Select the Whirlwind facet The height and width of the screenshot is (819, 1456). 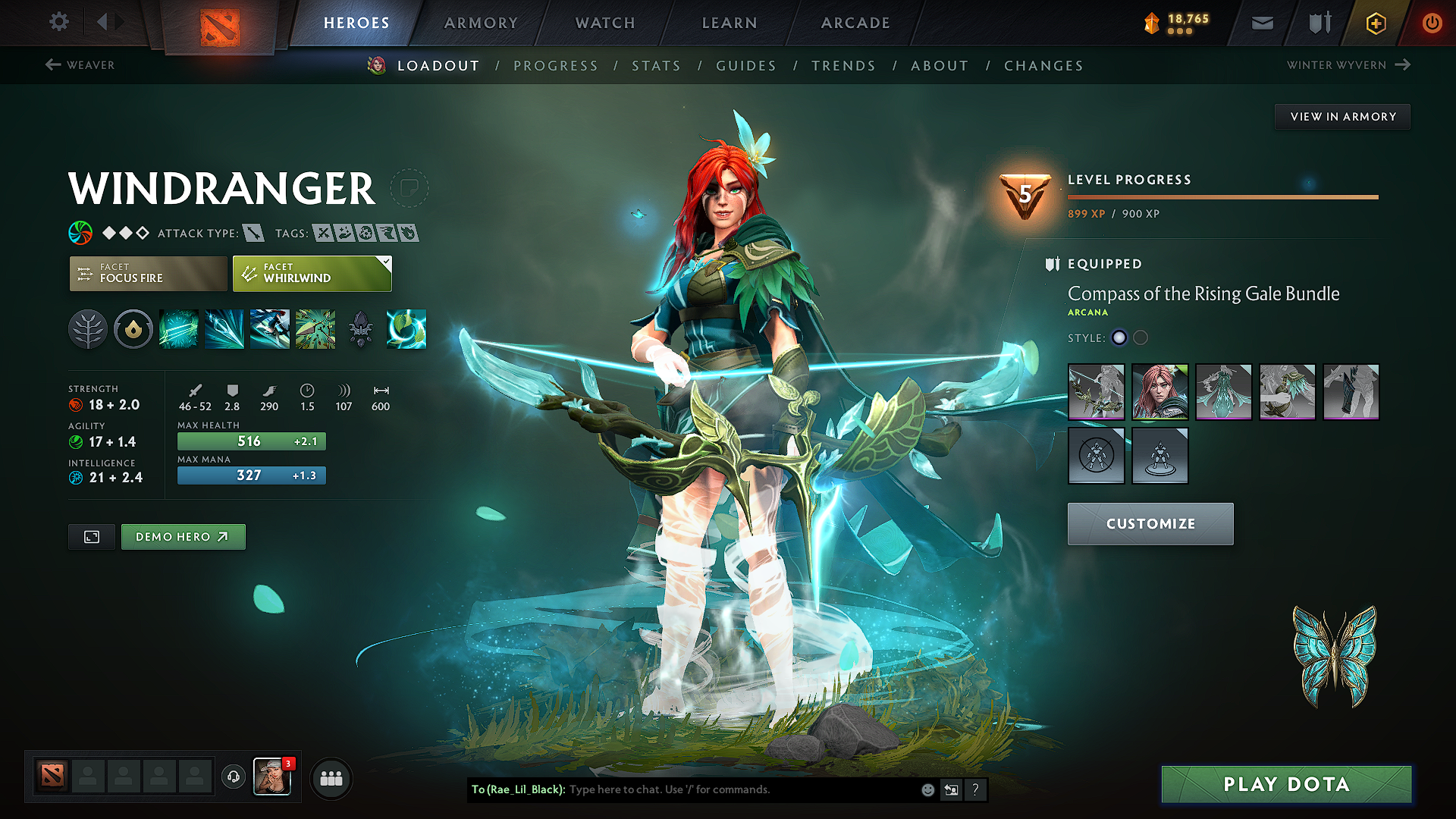311,274
